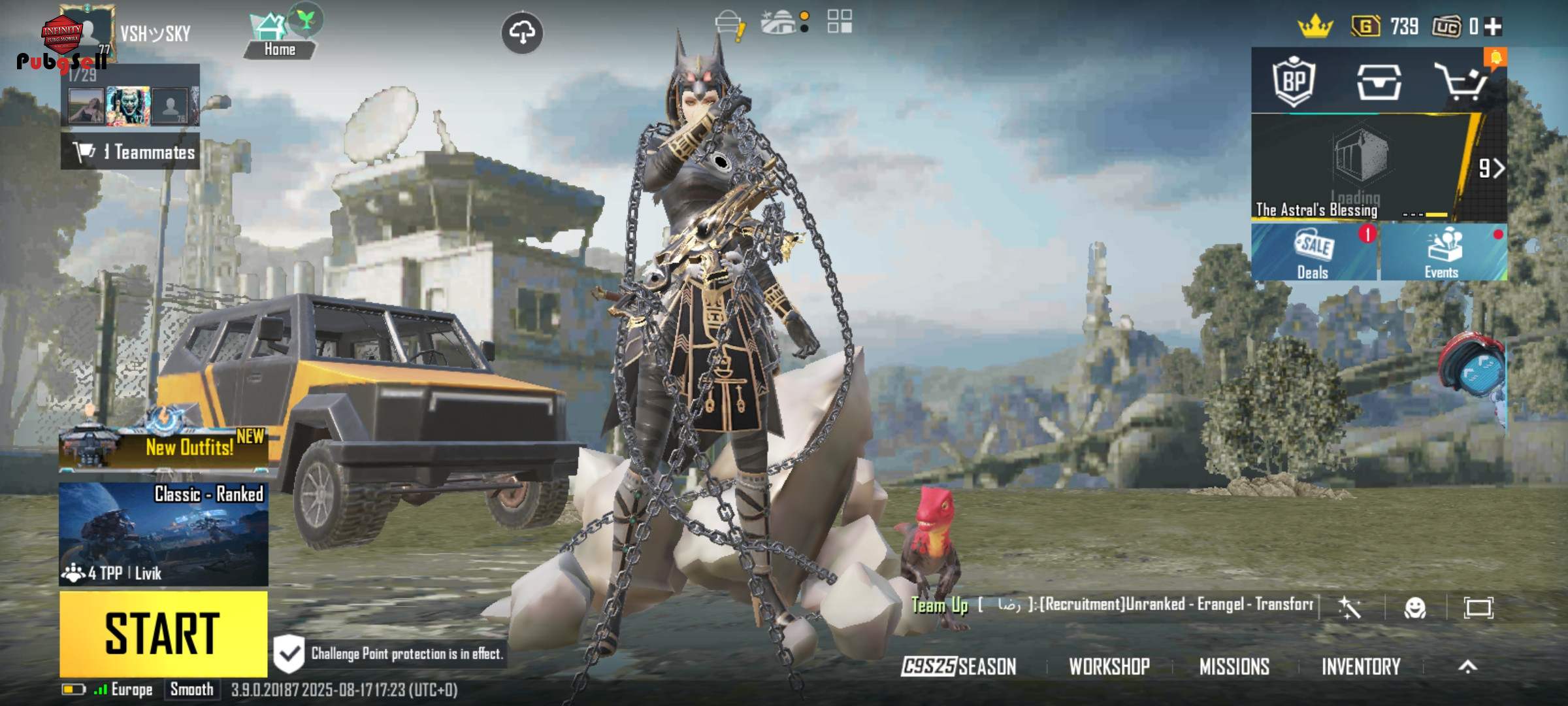Open the C9S25 Season page
This screenshot has height=706, width=1568.
[x=958, y=666]
